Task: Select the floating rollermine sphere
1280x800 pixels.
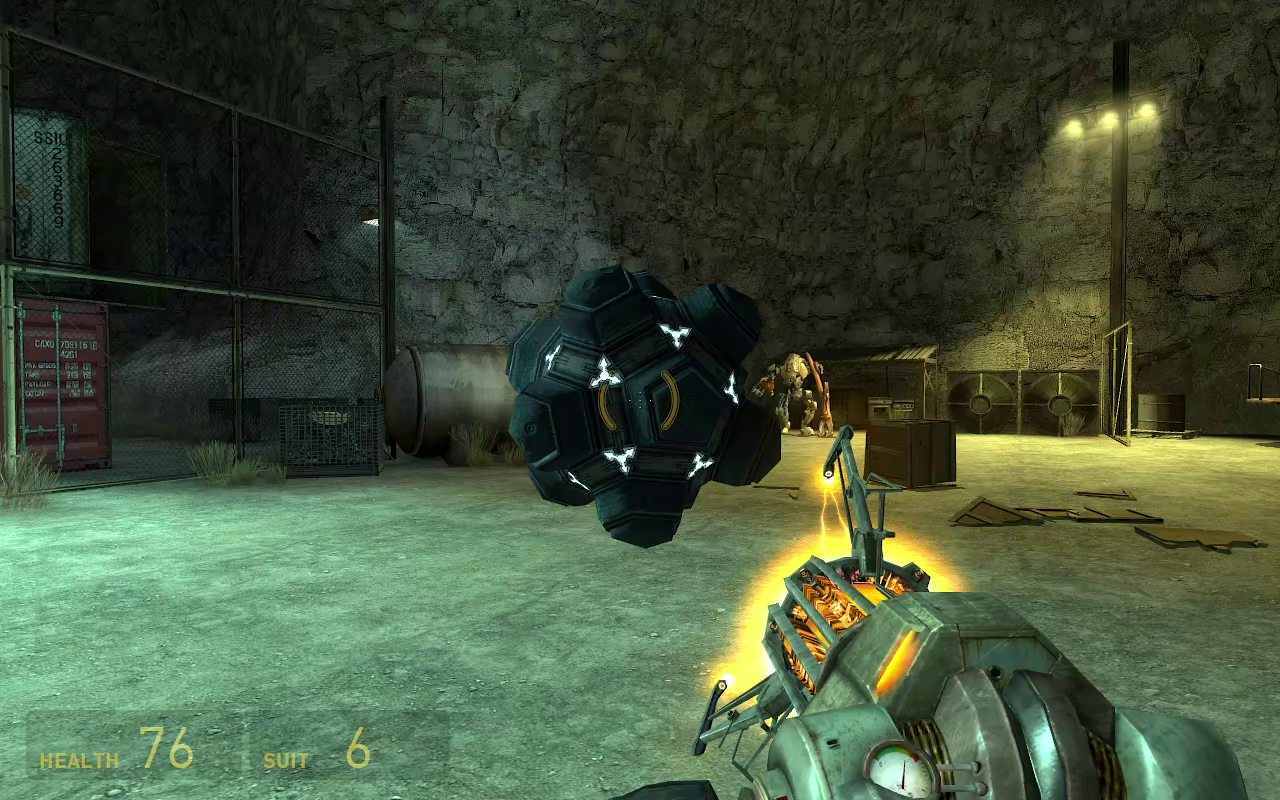Action: pyautogui.click(x=640, y=405)
